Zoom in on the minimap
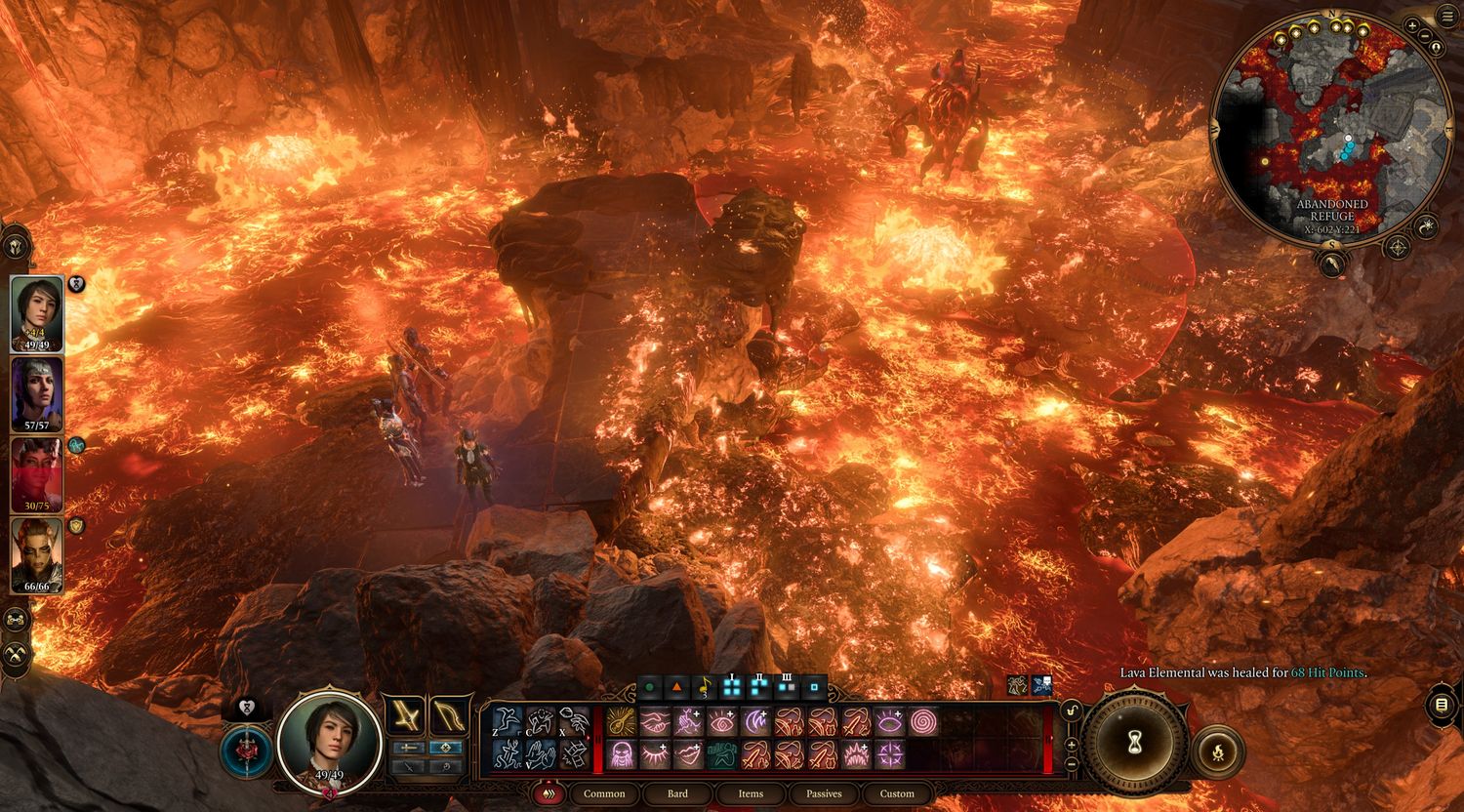 [x=1412, y=25]
